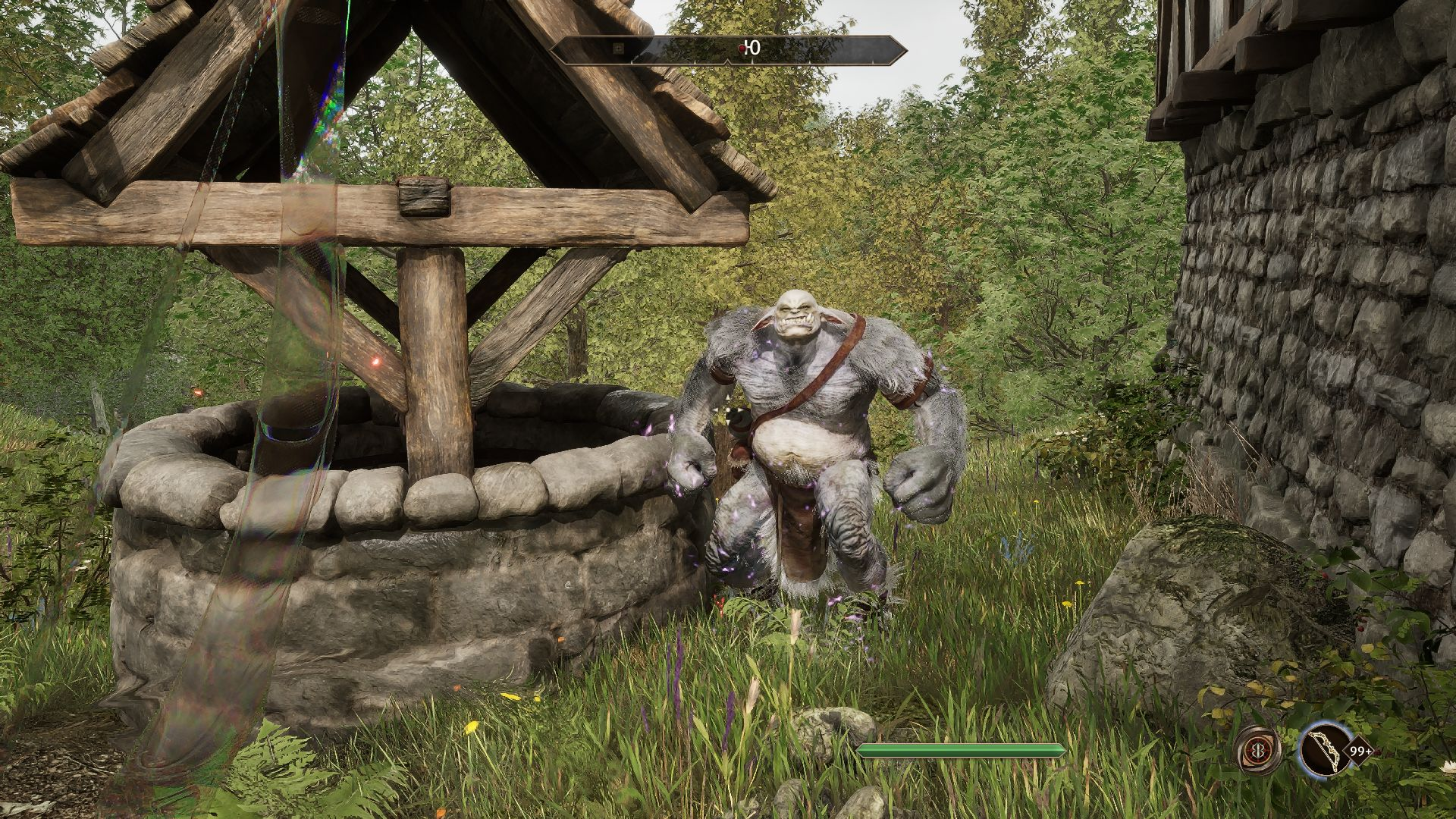
Task: Click the square location marker on the compass
Action: pos(619,49)
